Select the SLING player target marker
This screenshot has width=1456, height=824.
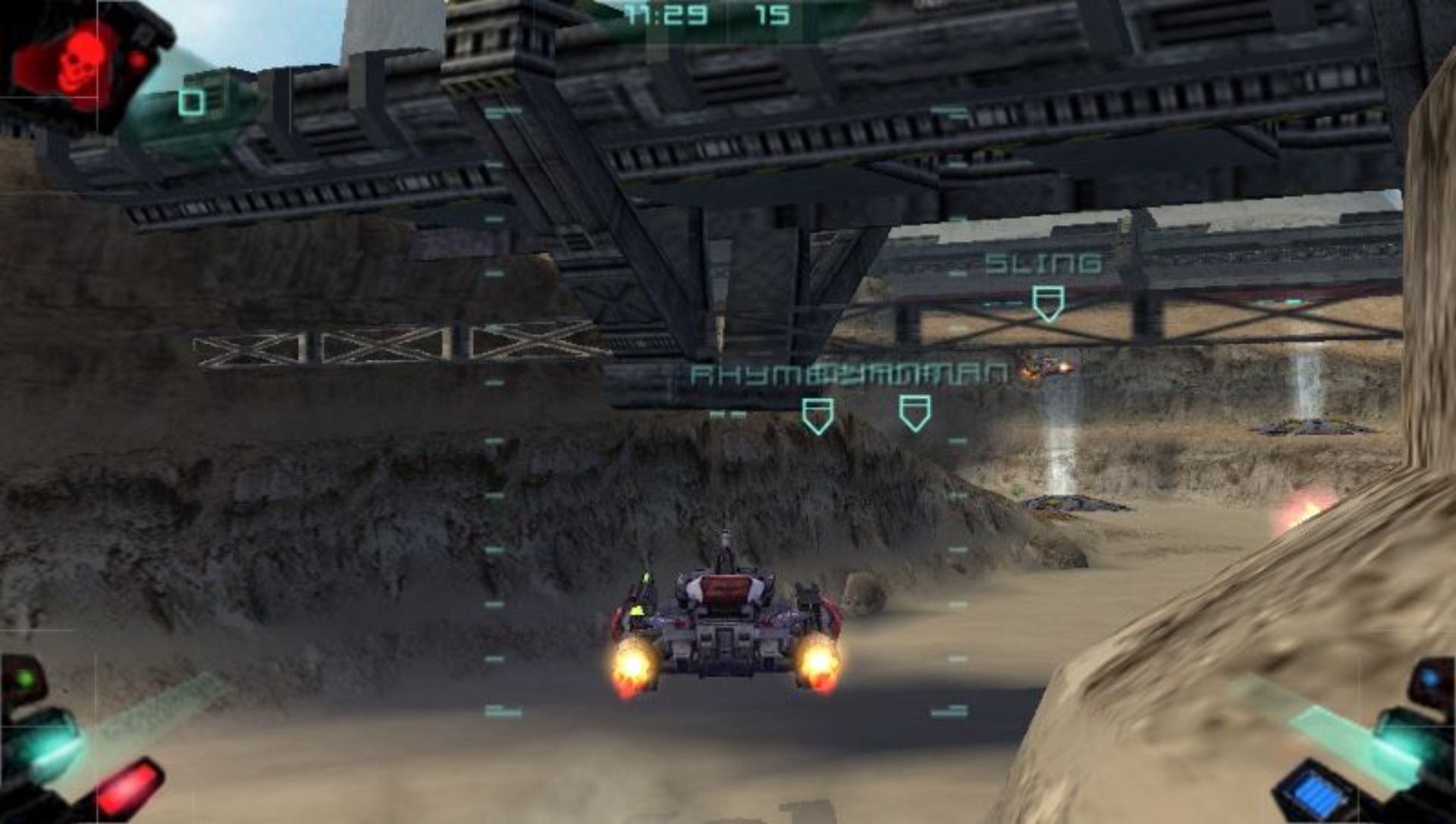click(x=1047, y=302)
